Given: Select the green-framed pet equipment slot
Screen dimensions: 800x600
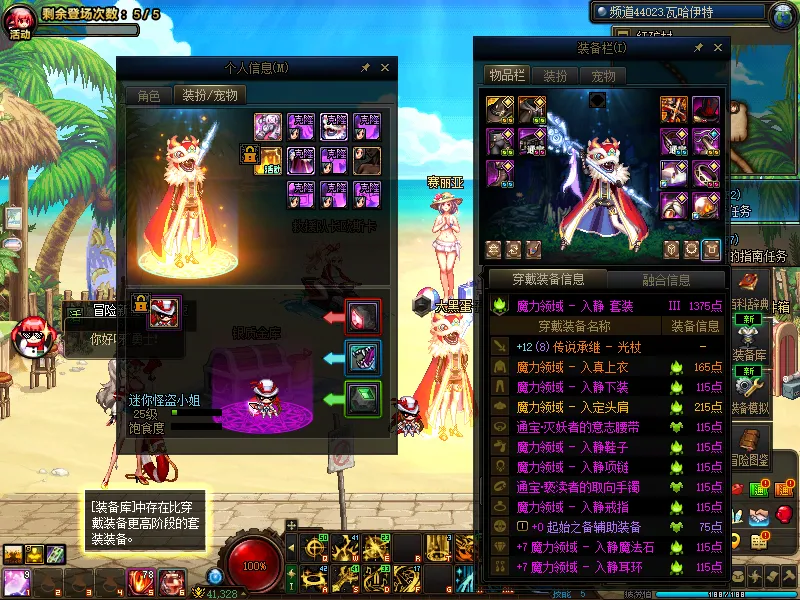Looking at the screenshot, I should [362, 398].
